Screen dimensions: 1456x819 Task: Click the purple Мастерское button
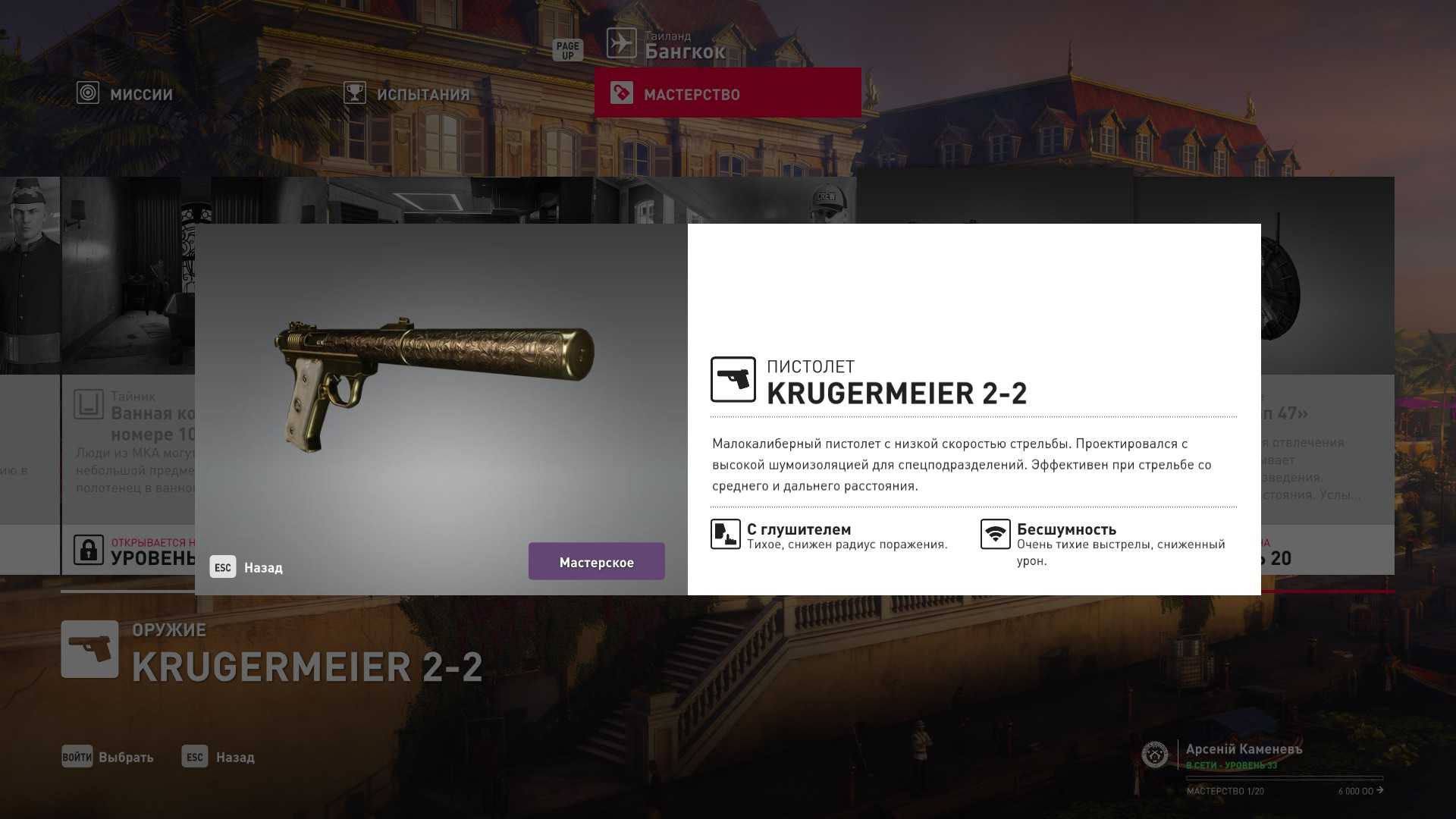click(x=596, y=562)
